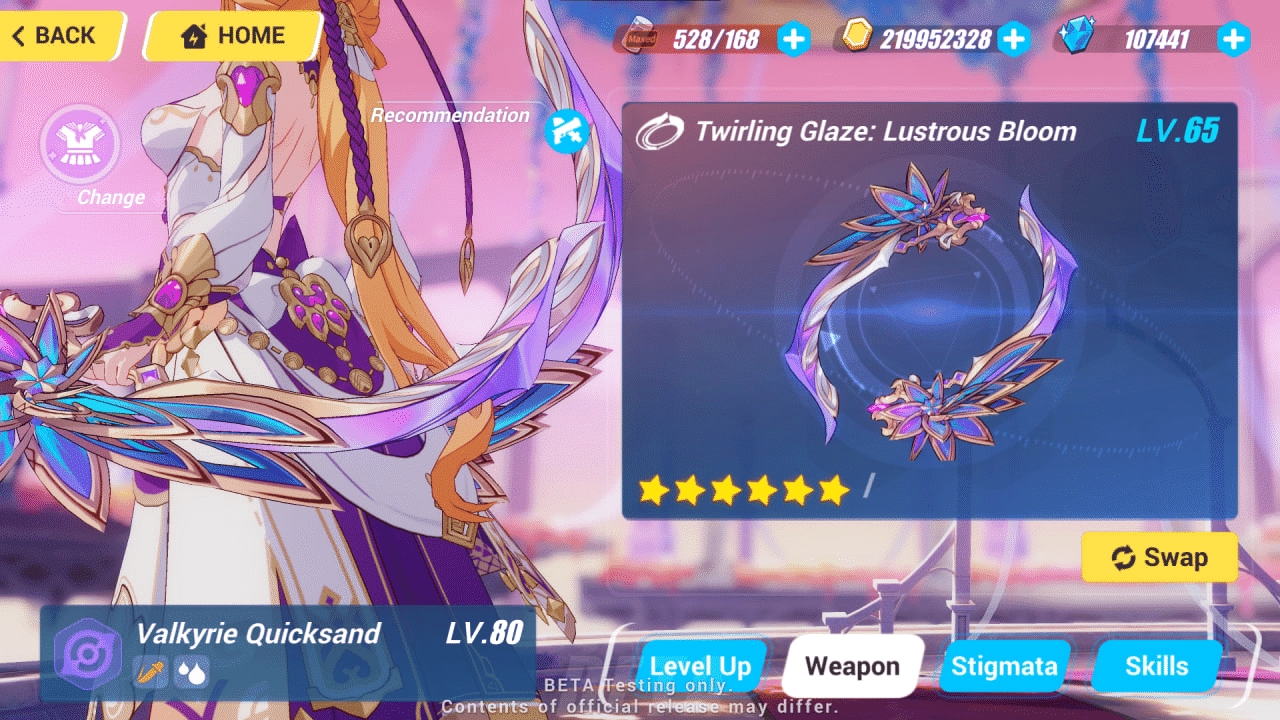Screen dimensions: 1280x720
Task: Return to the Home screen
Action: 230,35
